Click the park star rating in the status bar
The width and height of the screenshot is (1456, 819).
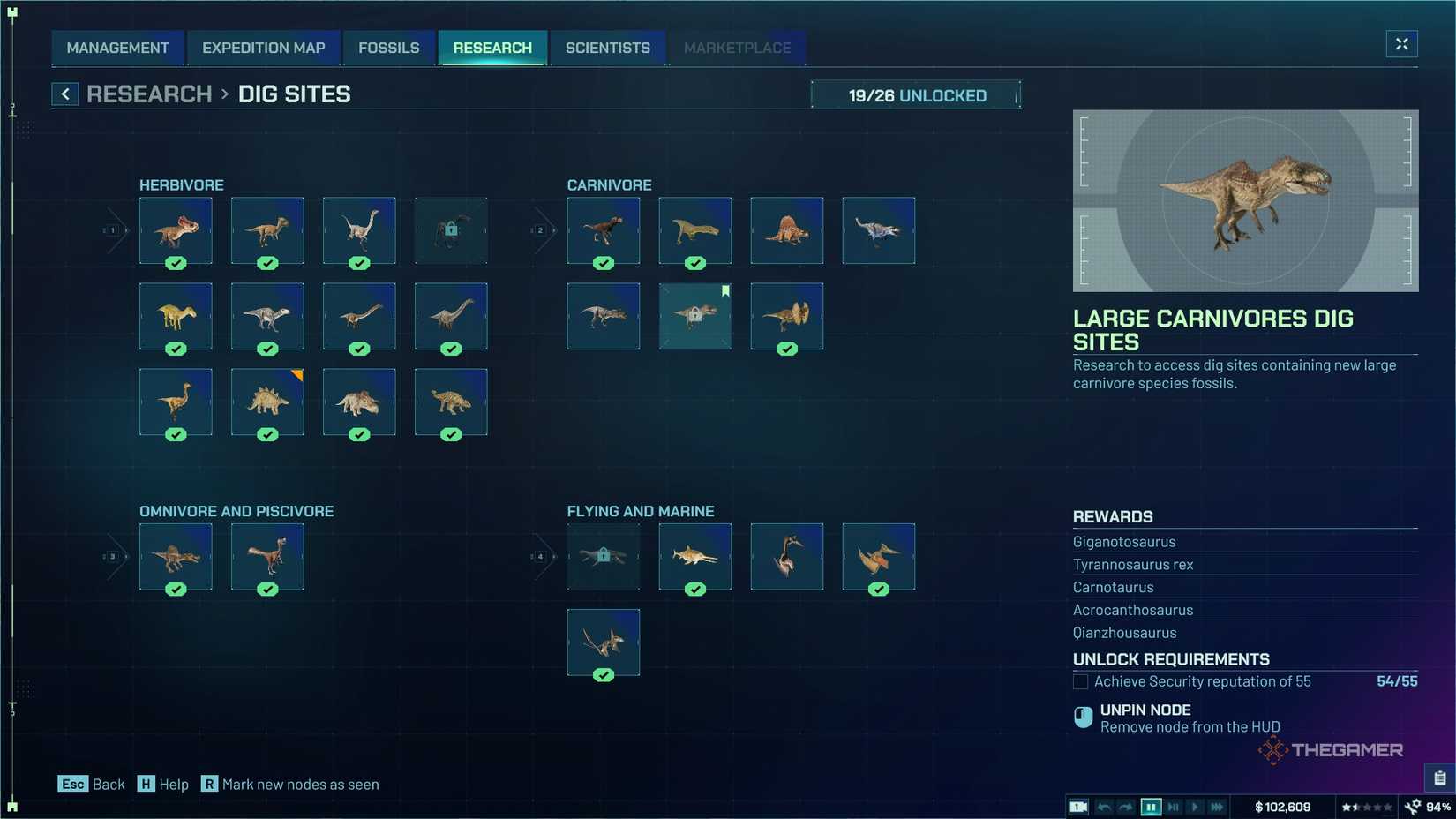pyautogui.click(x=1366, y=806)
